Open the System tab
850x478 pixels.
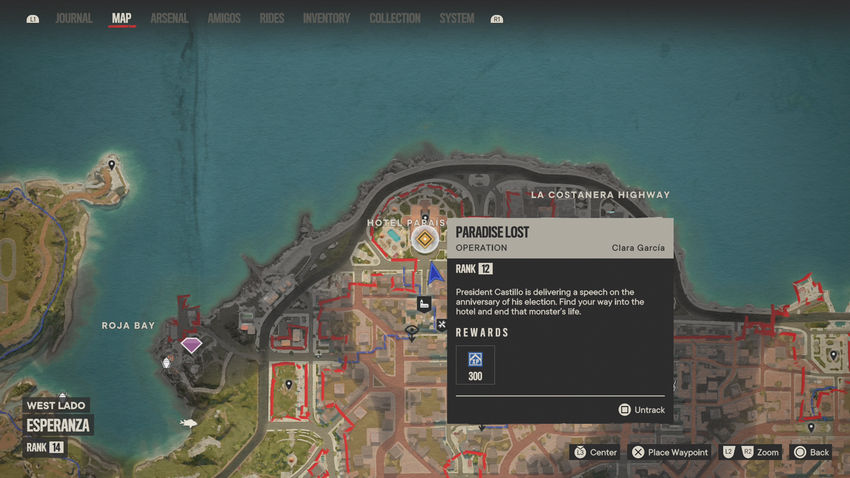(457, 18)
